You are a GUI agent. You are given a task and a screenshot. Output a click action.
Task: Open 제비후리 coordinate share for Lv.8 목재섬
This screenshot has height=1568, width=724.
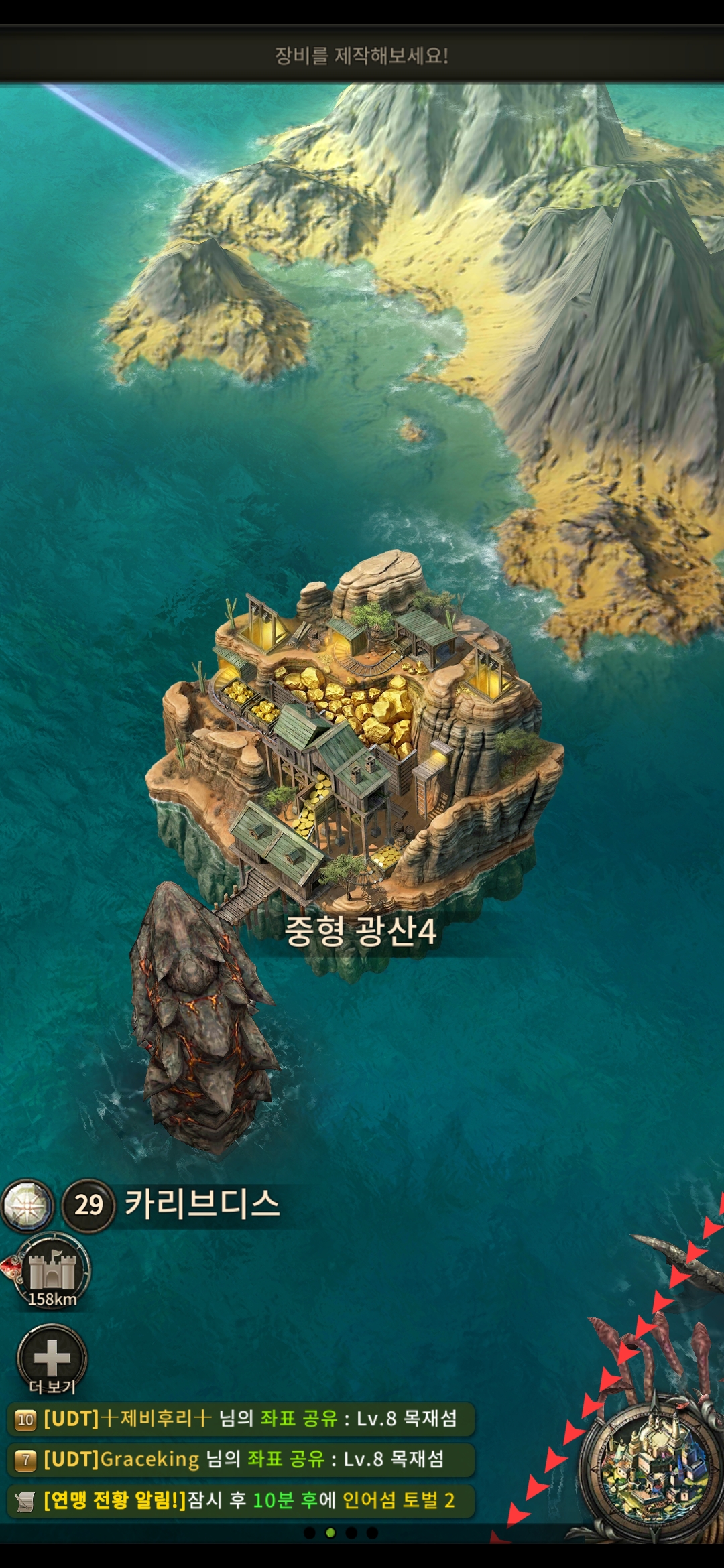[x=241, y=1419]
